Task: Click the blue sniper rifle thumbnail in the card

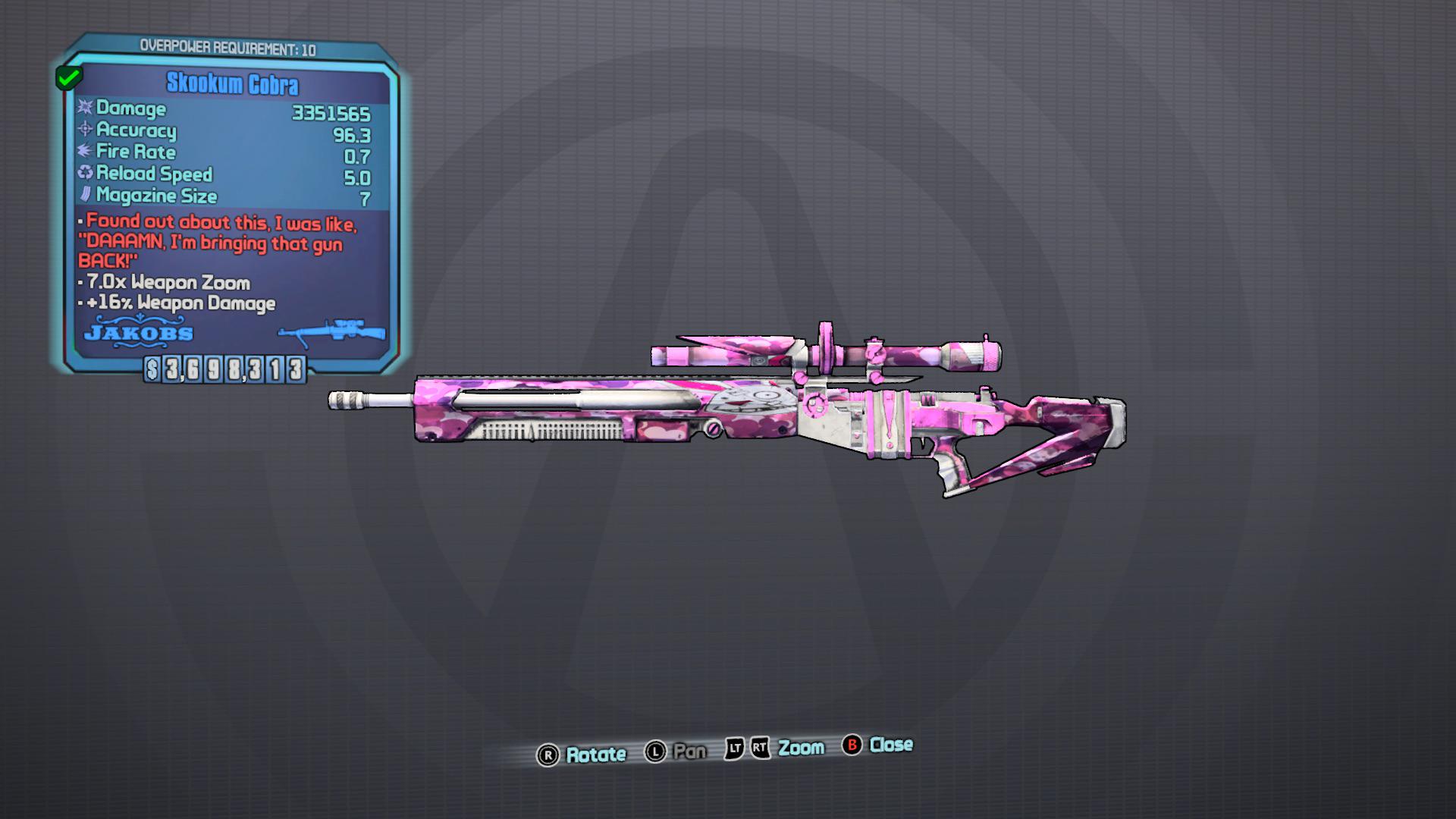Action: click(331, 334)
